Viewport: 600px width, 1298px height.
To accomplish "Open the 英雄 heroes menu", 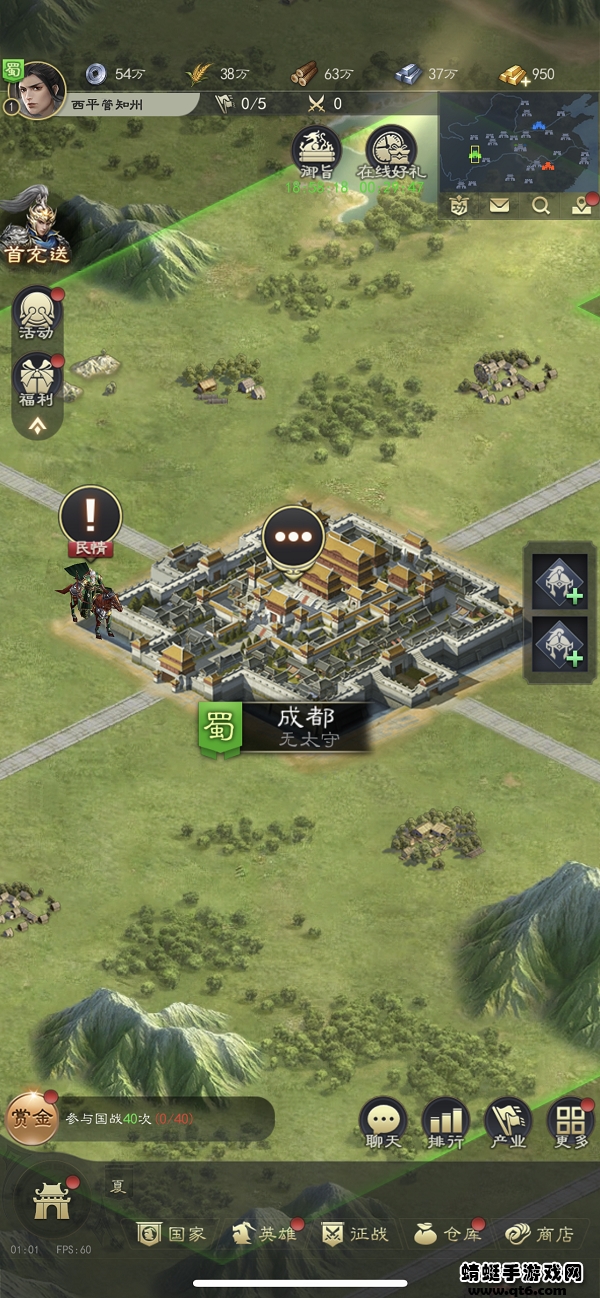I will coord(264,1234).
